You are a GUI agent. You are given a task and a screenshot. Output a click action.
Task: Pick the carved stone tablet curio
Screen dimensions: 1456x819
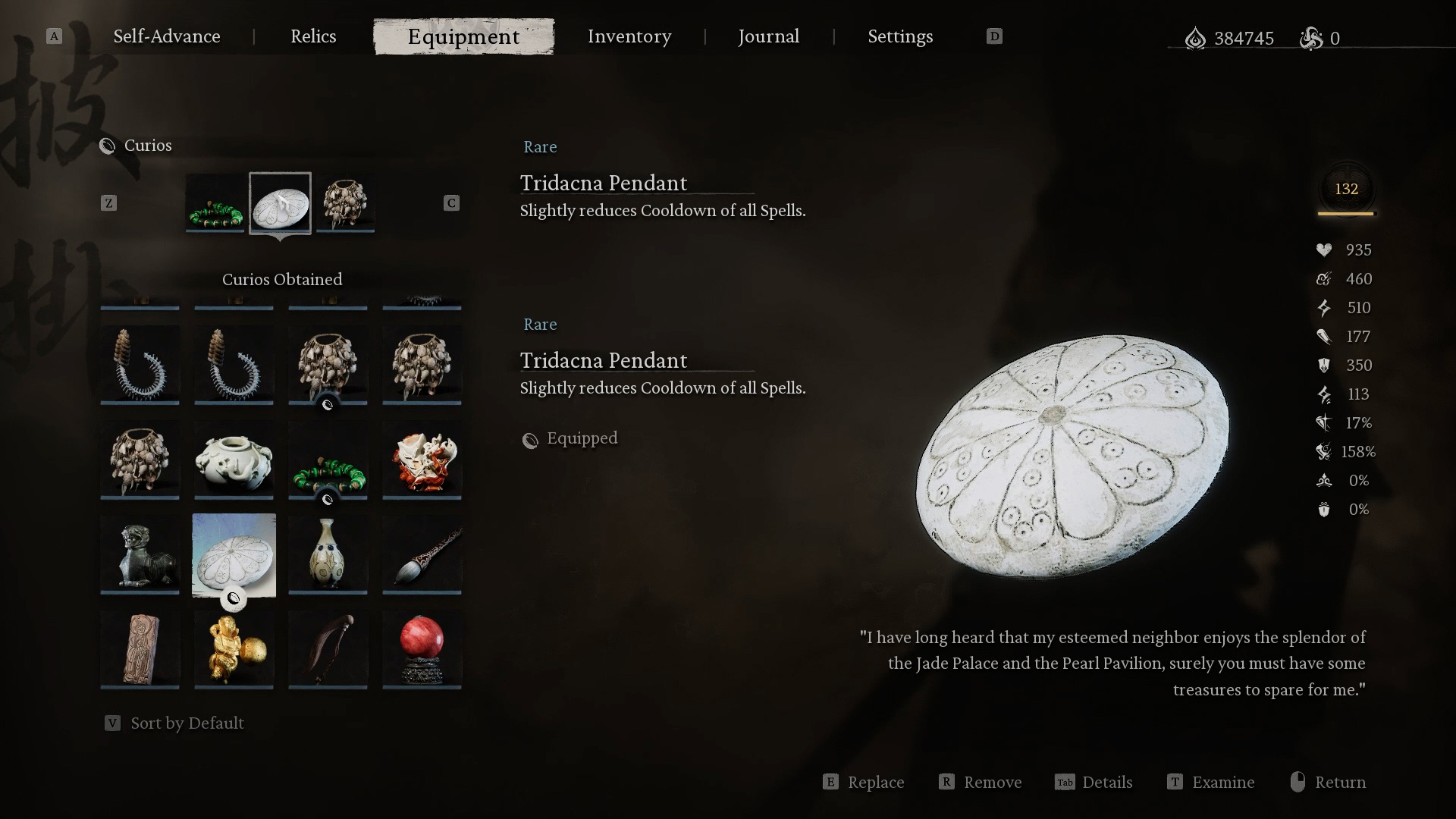point(140,649)
